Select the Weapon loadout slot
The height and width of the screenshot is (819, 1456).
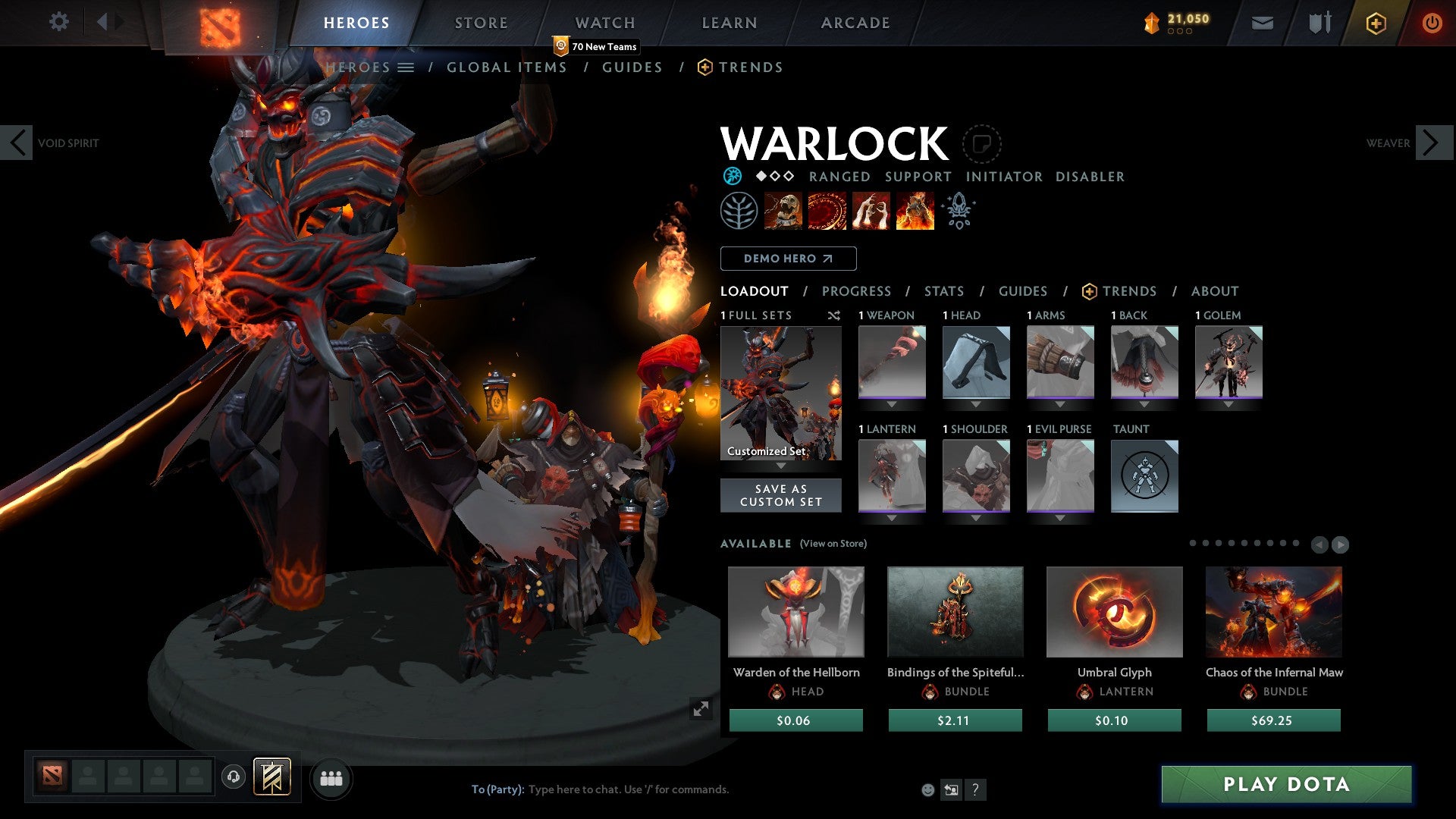tap(892, 362)
